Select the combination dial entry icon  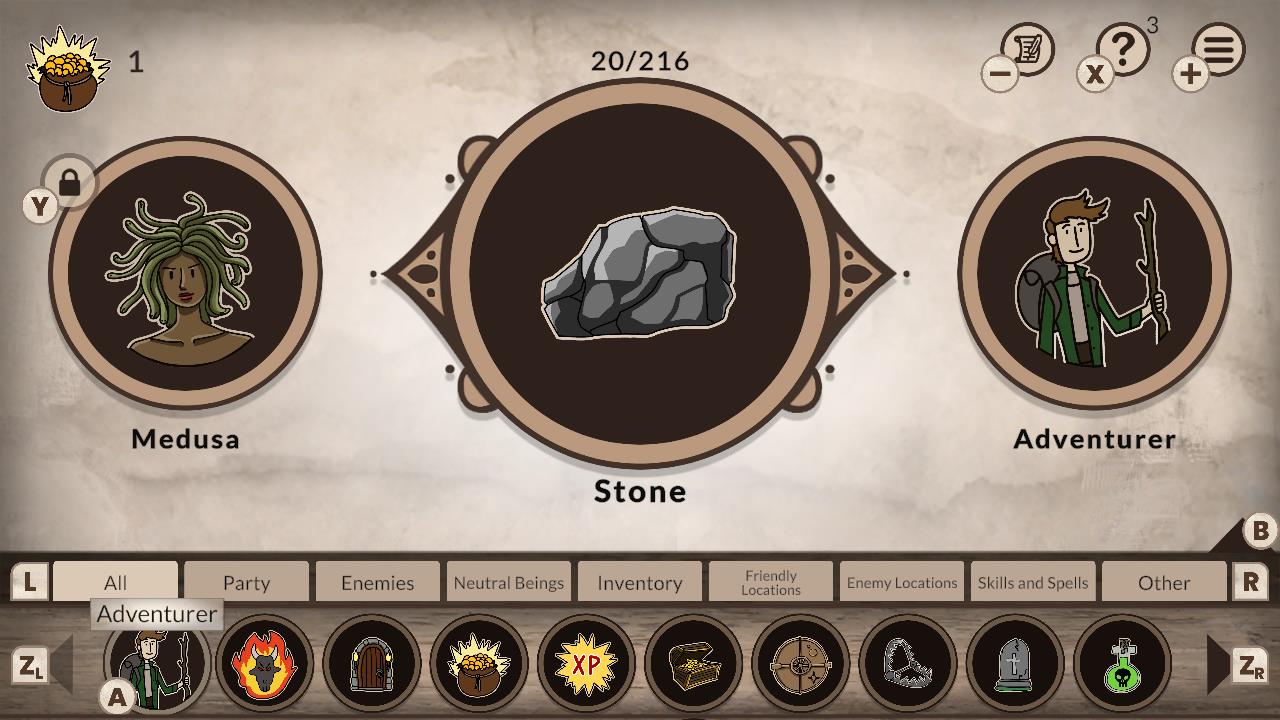802,663
